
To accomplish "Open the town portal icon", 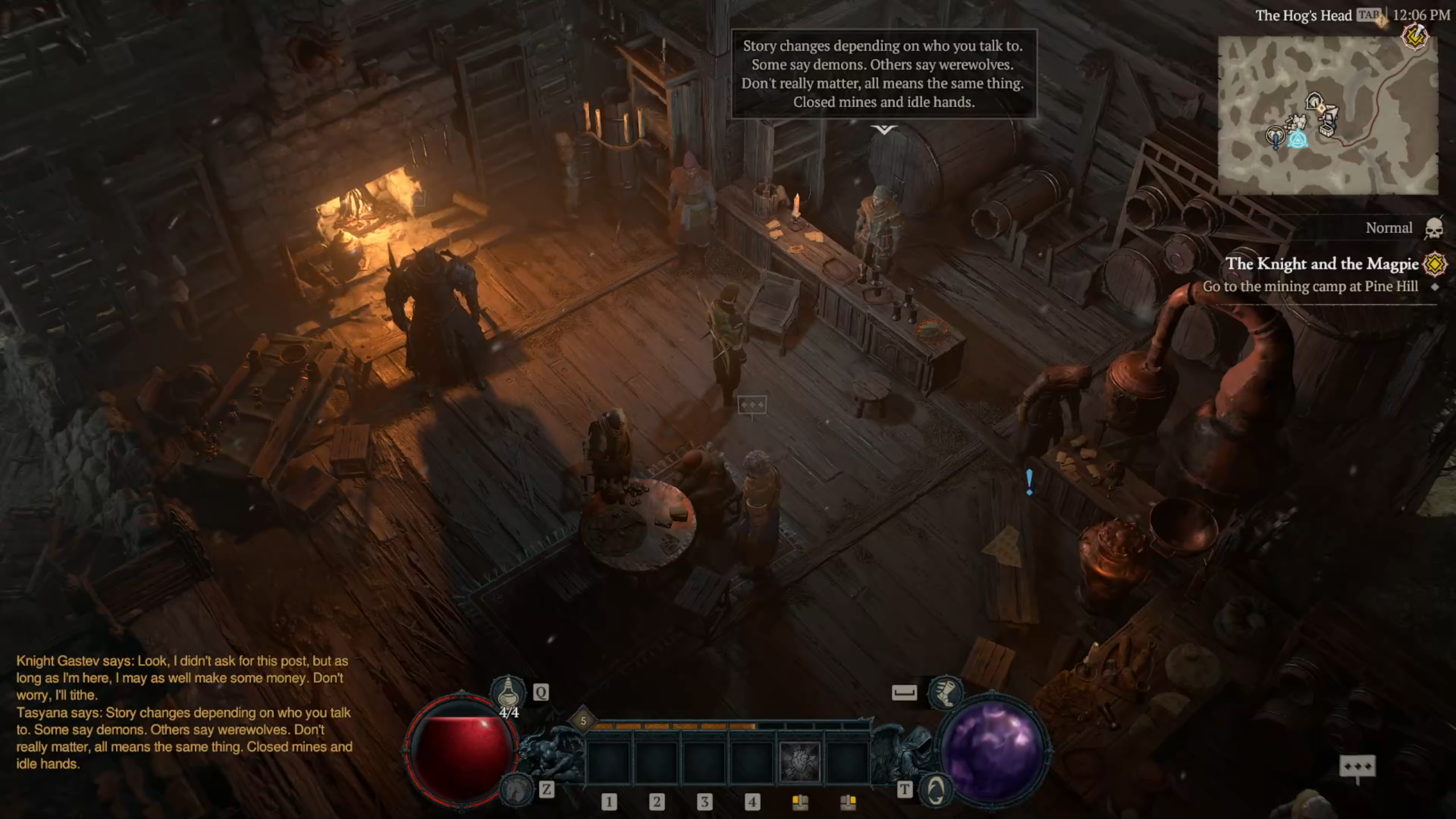I will (x=936, y=790).
